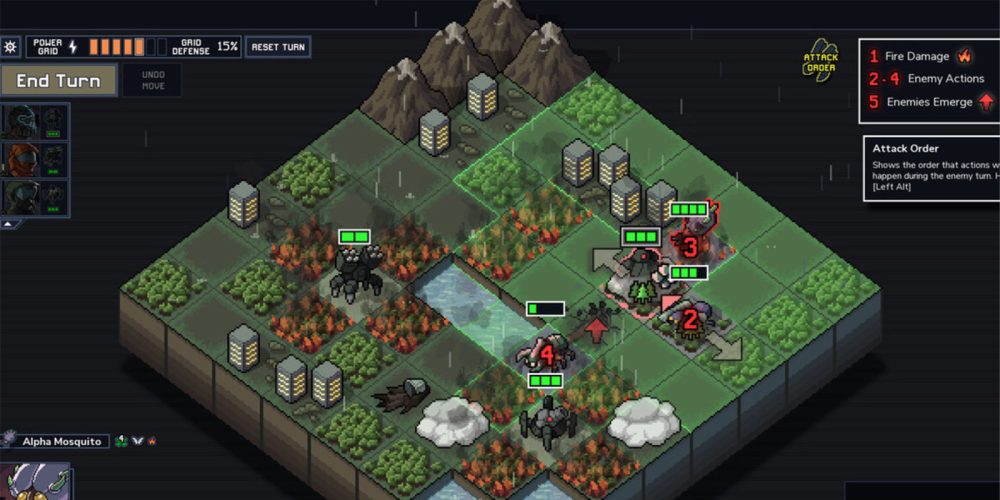Collapse the pilot list arrow
The height and width of the screenshot is (500, 1000).
coord(9,224)
